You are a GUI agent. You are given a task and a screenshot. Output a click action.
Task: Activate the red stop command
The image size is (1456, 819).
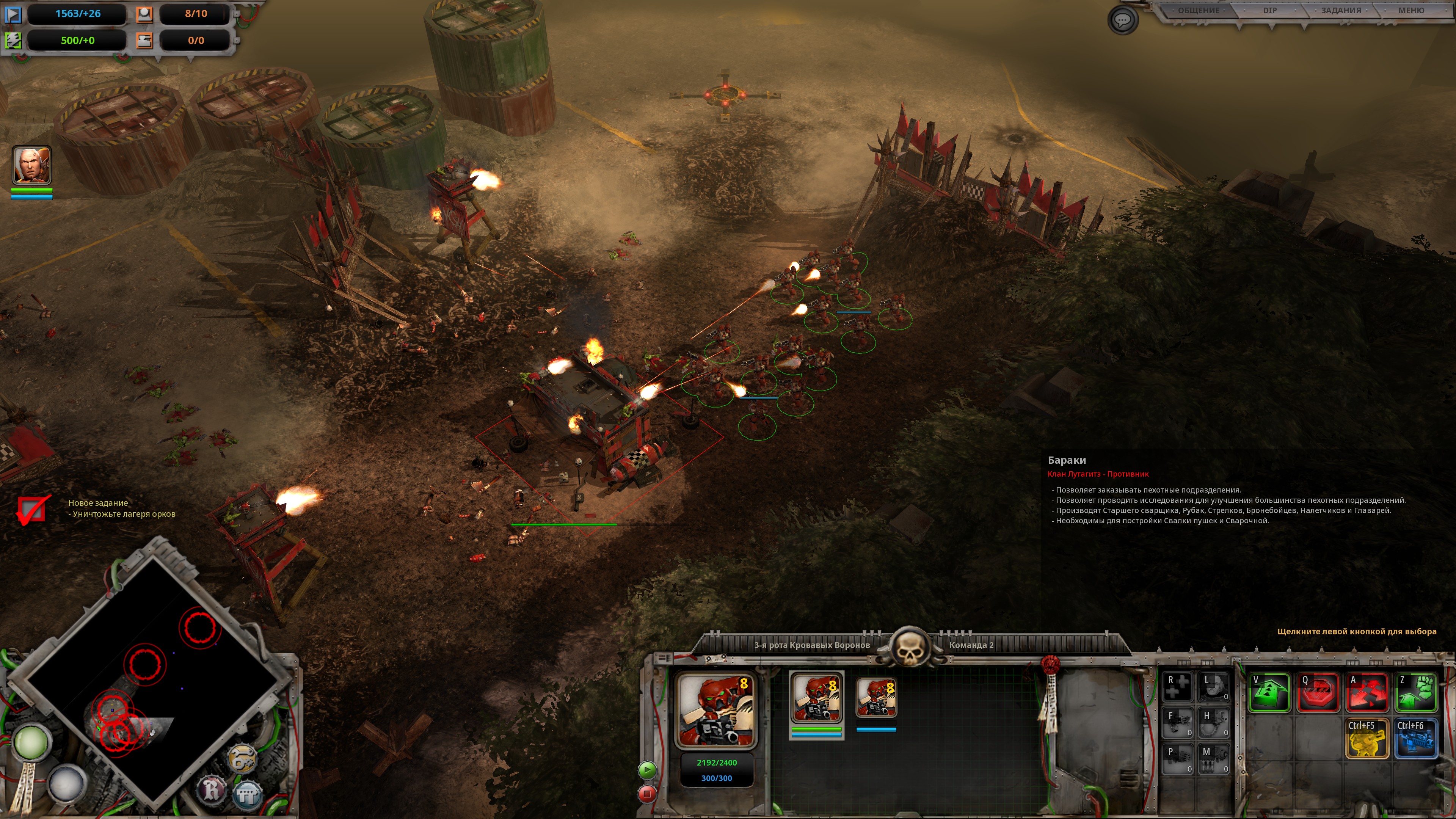click(x=1318, y=692)
